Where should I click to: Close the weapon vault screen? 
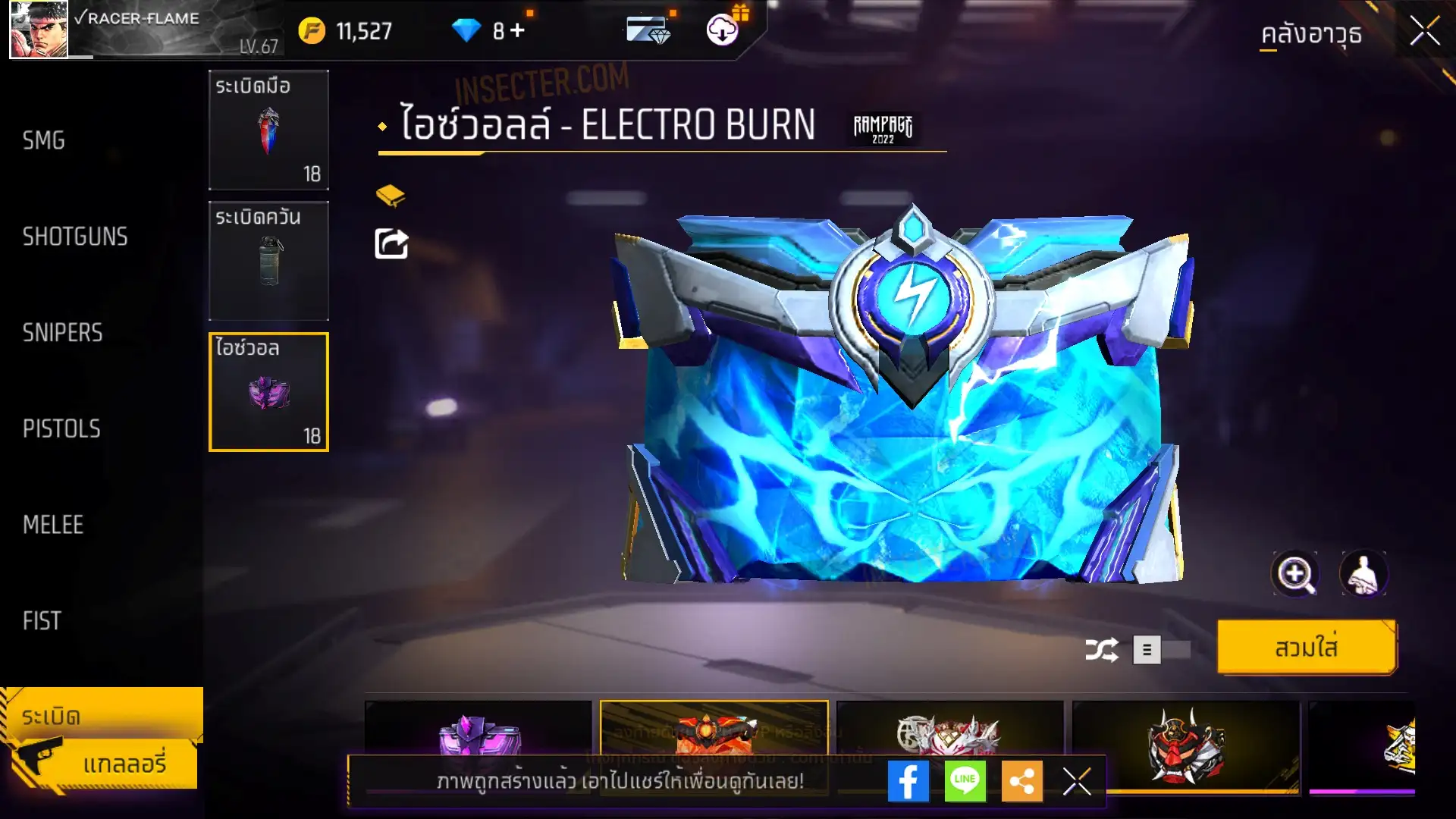point(1424,32)
